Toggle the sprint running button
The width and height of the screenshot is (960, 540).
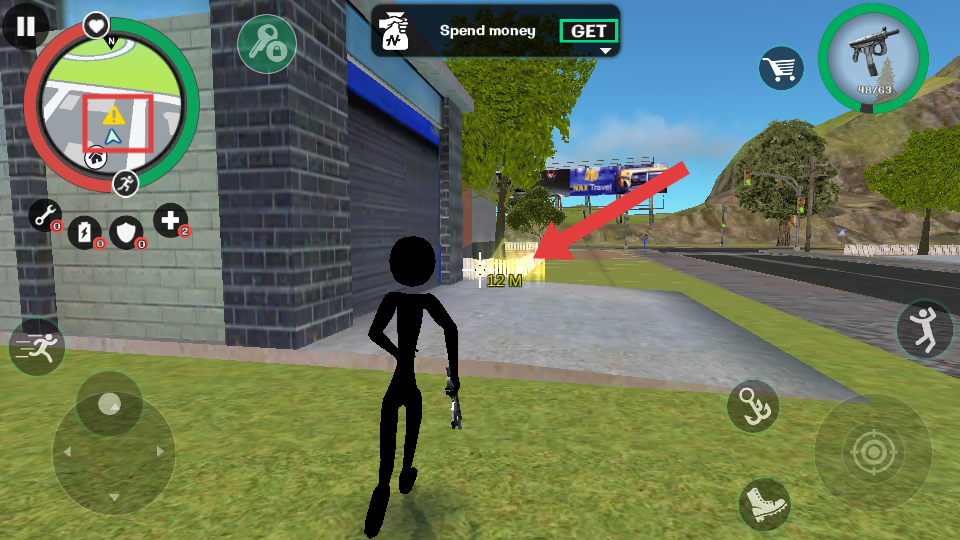pos(37,348)
